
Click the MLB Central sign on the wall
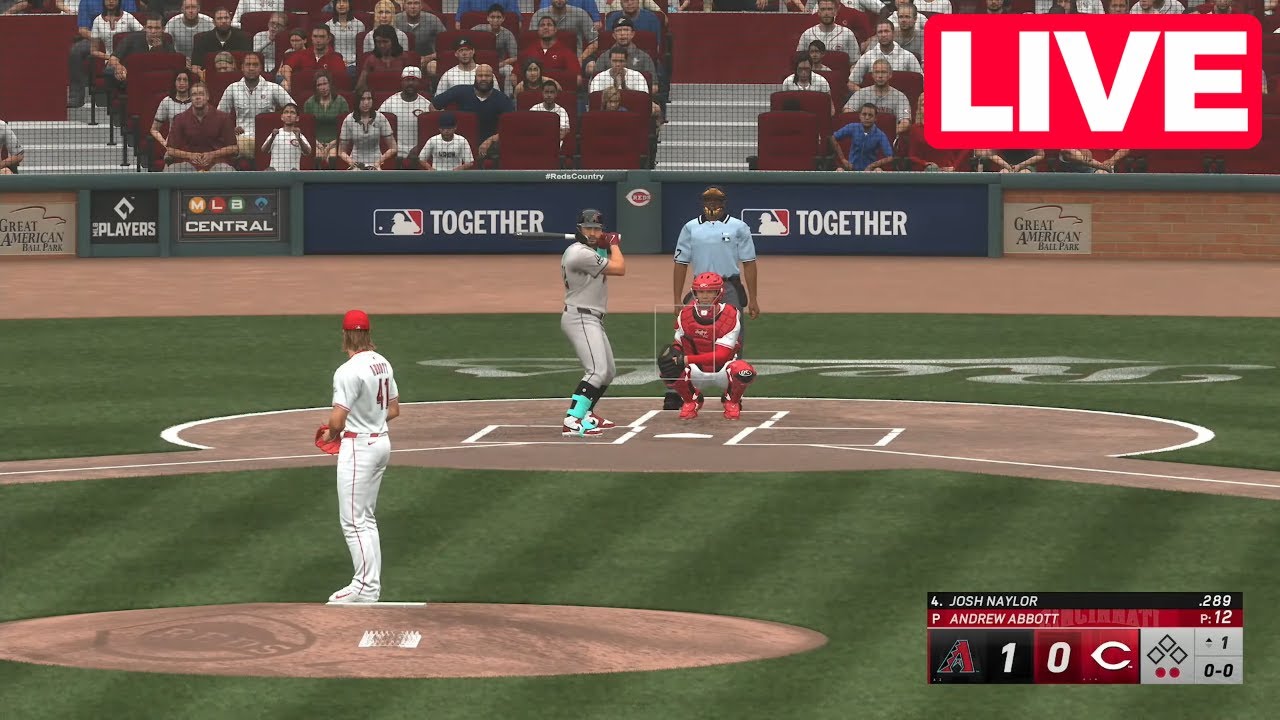[225, 217]
